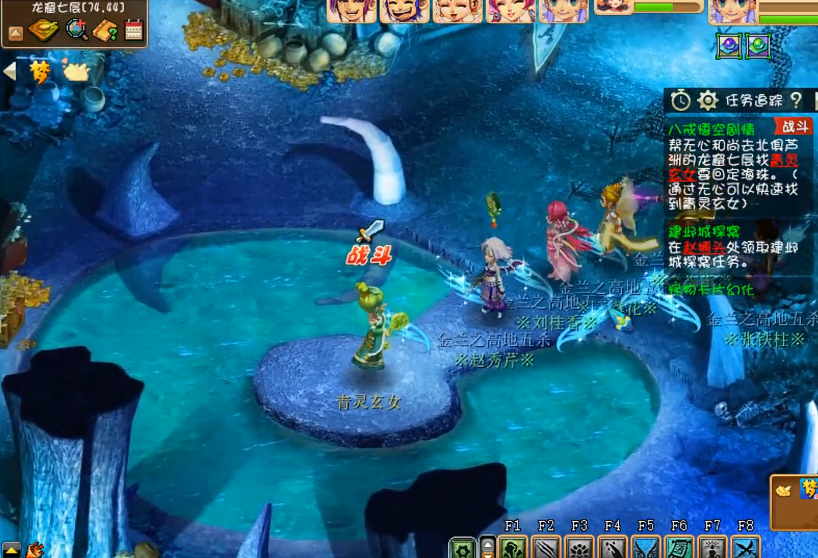Screen dimensions: 818x558
Task: Click the purple orb buff icon
Action: pyautogui.click(x=730, y=45)
